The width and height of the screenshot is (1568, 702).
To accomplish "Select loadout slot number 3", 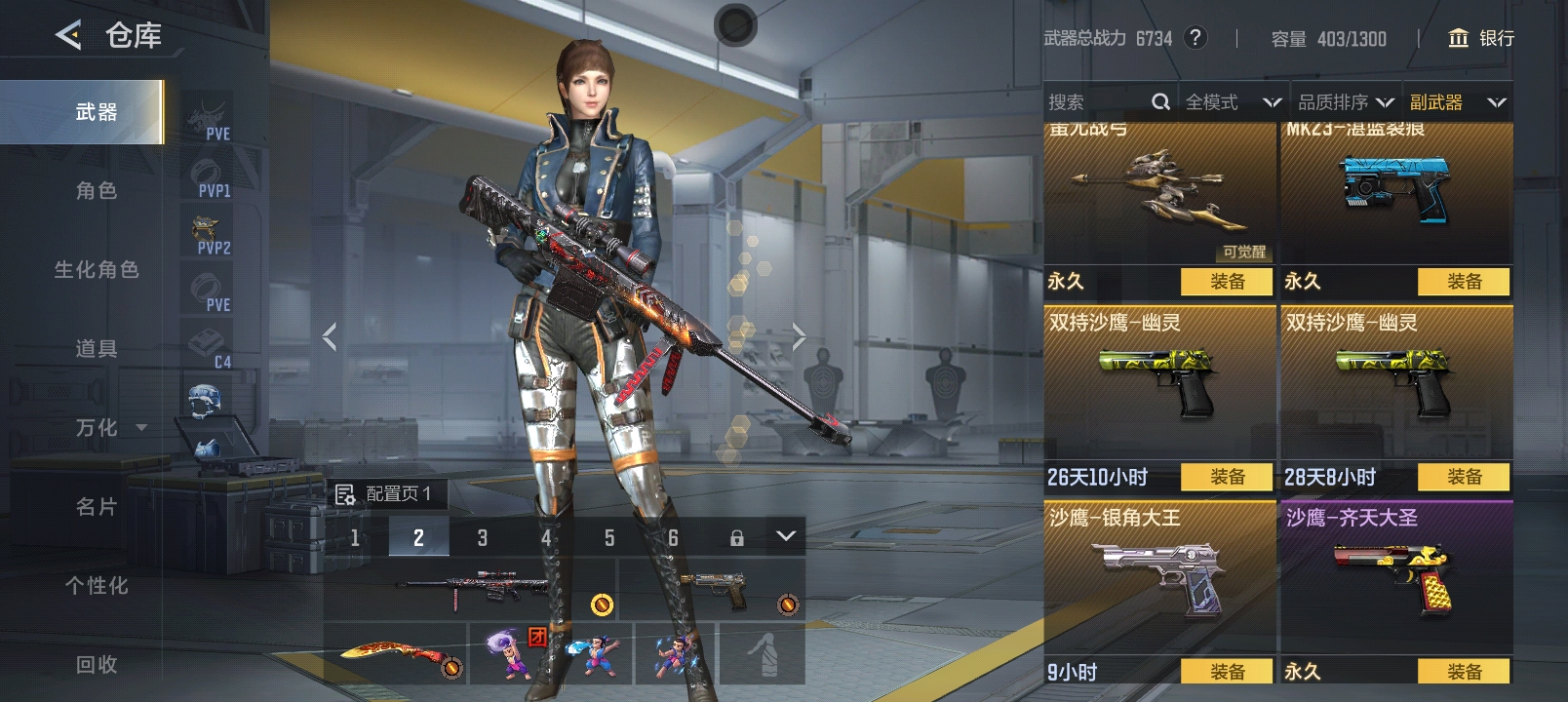I will (x=482, y=537).
